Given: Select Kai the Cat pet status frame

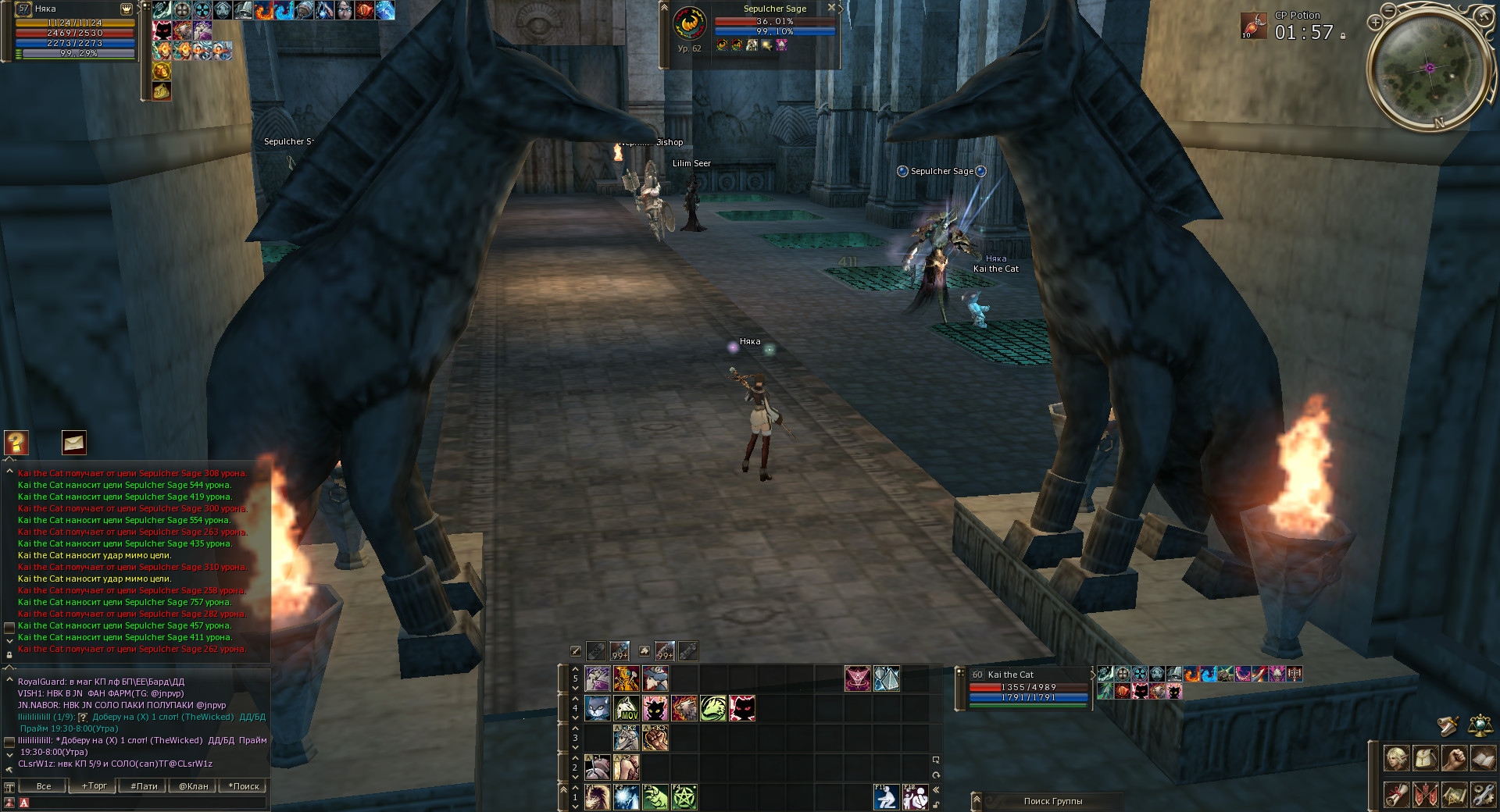Looking at the screenshot, I should pos(1027,687).
